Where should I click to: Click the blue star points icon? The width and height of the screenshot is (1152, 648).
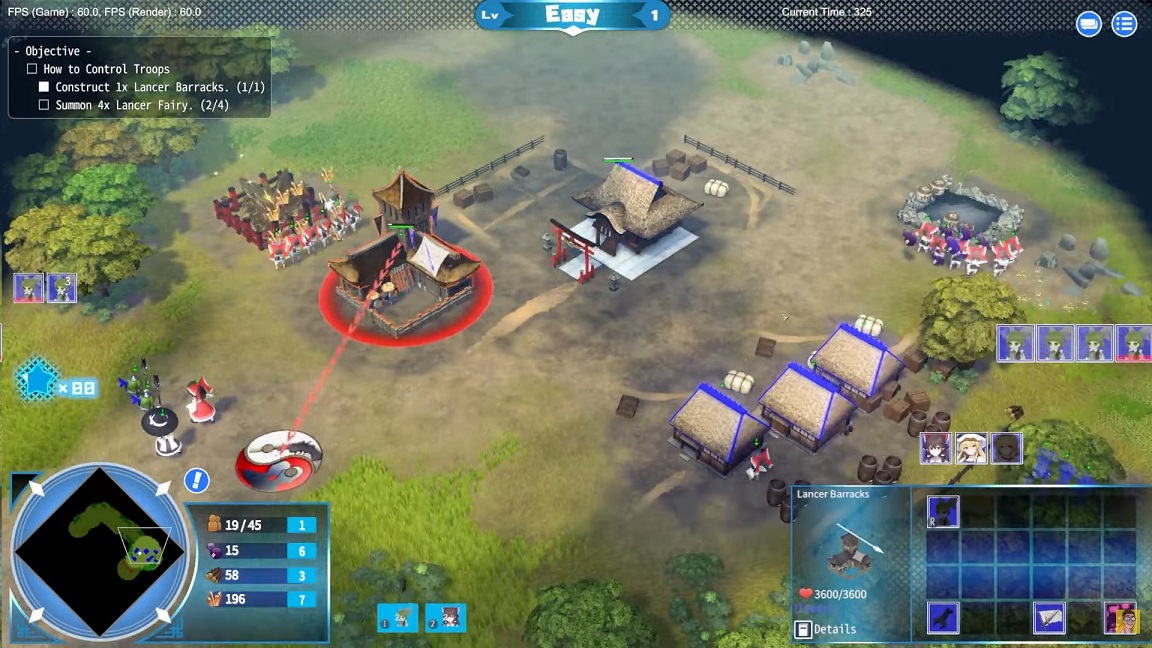pos(36,381)
